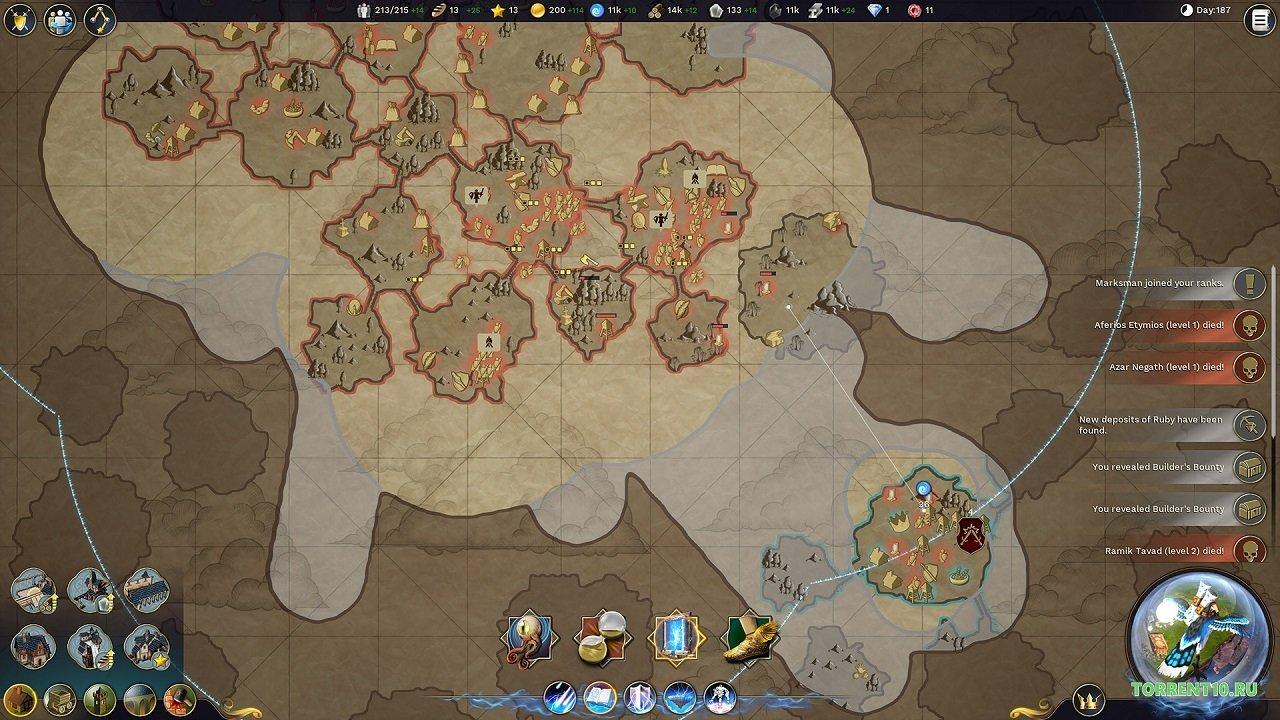
Task: Select the wooden cart building category
Action: [59, 698]
